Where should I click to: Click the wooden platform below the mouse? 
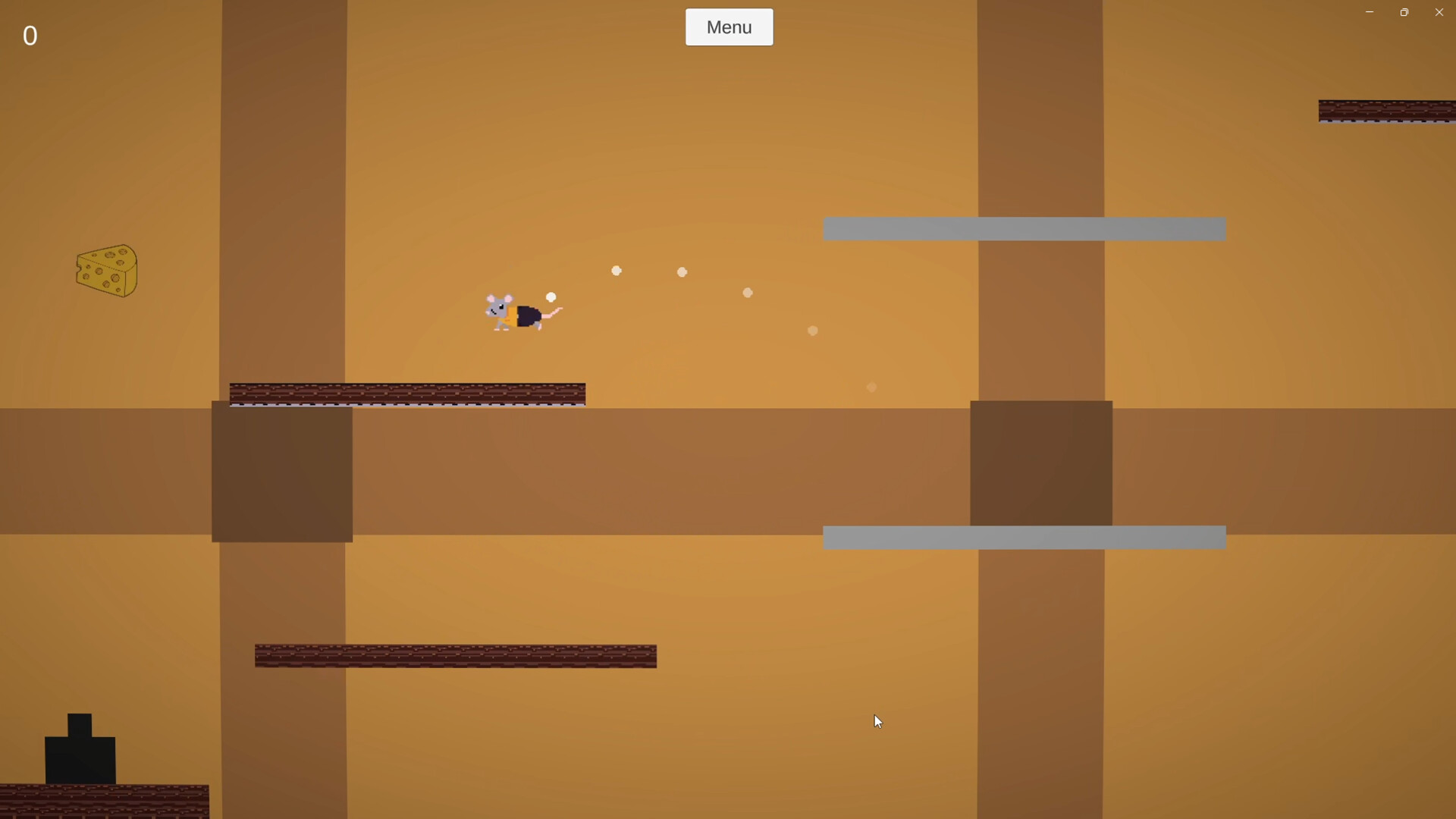(407, 394)
